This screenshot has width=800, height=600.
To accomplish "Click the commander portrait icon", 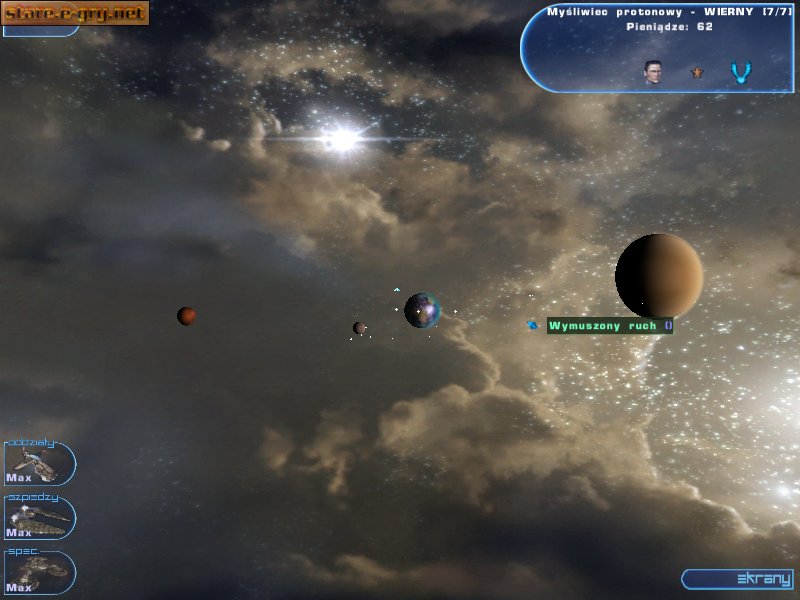I will click(x=653, y=72).
